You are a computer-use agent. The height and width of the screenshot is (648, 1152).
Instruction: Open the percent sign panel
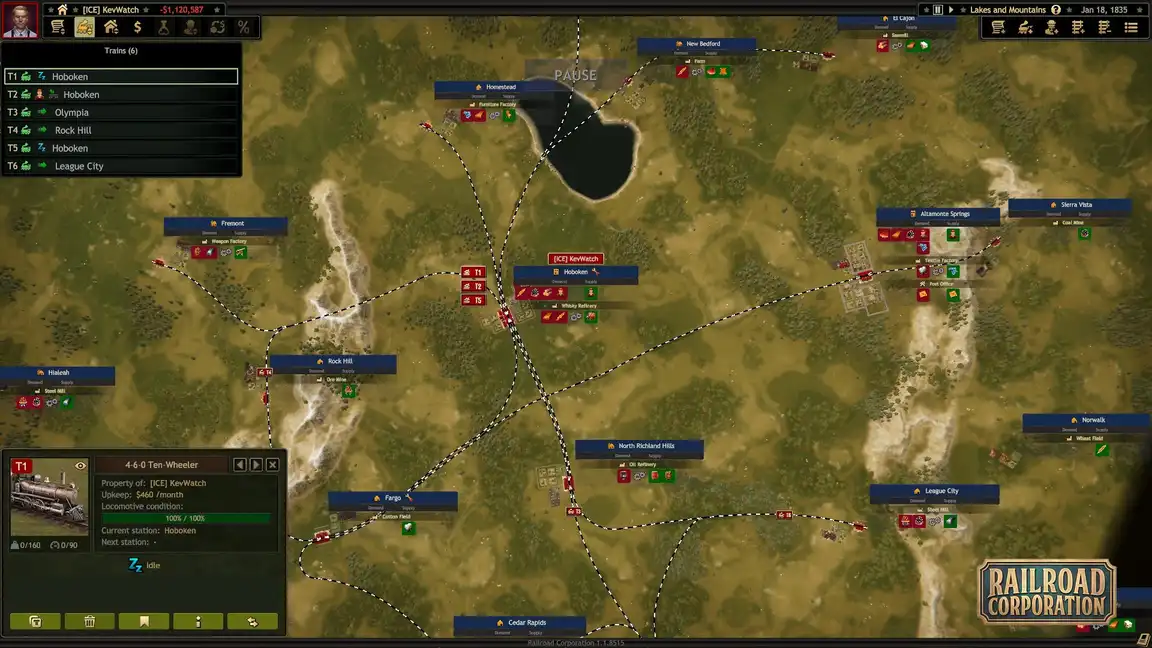point(243,27)
